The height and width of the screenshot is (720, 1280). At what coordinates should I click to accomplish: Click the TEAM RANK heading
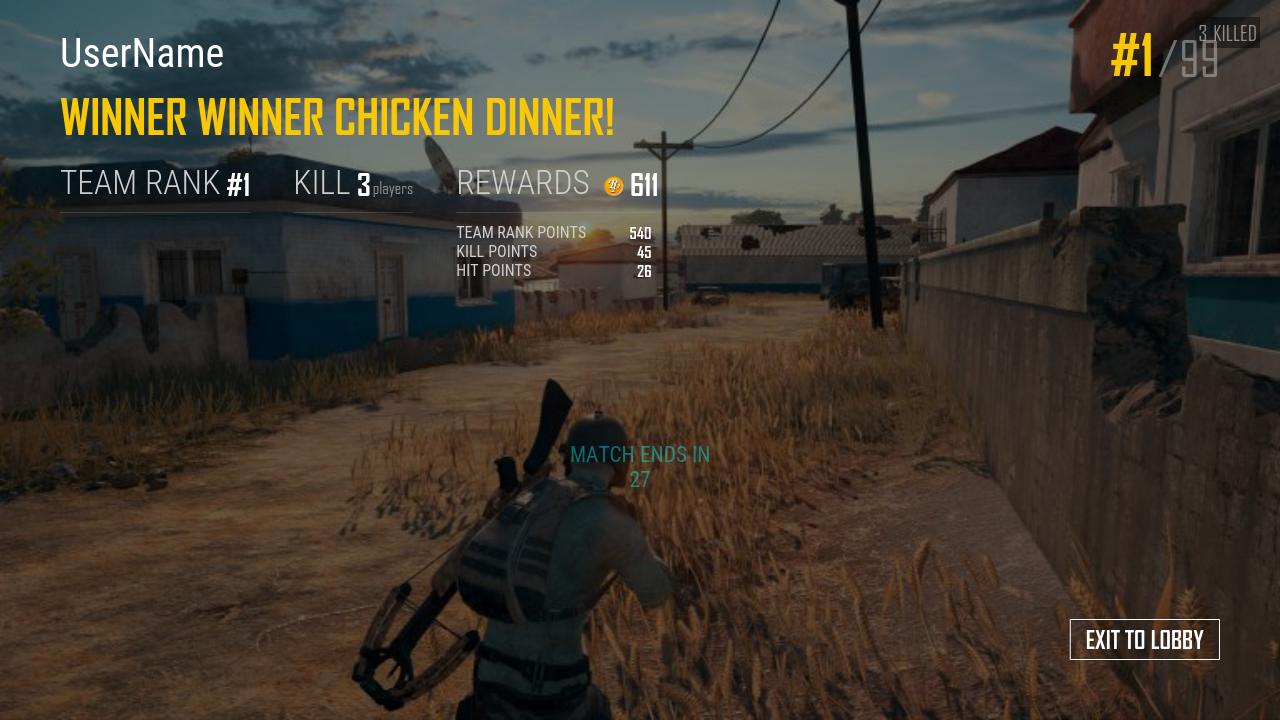(140, 183)
